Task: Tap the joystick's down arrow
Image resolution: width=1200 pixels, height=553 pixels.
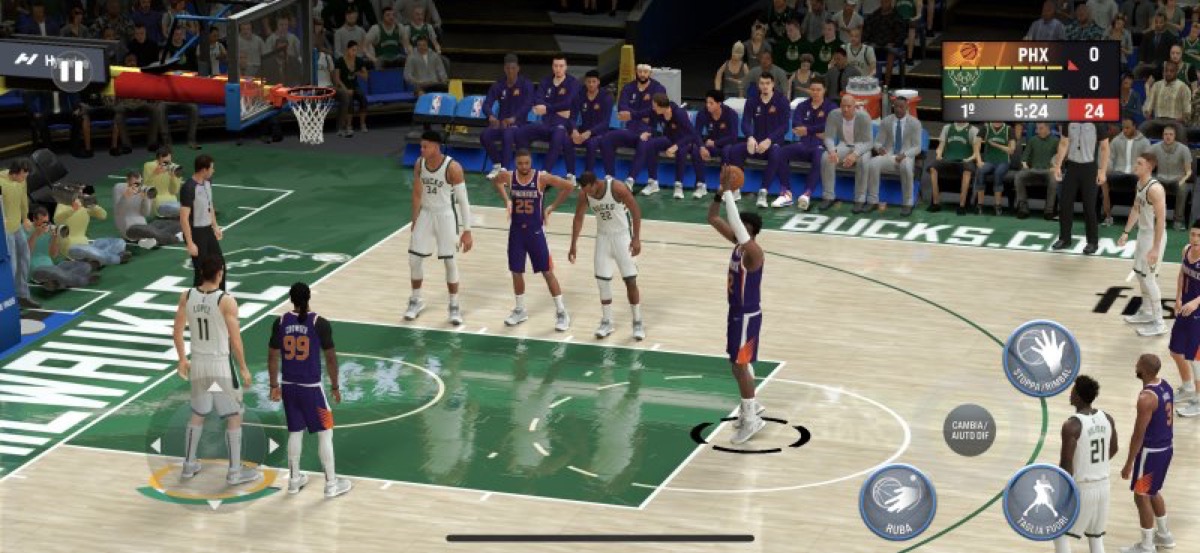Action: pyautogui.click(x=213, y=504)
